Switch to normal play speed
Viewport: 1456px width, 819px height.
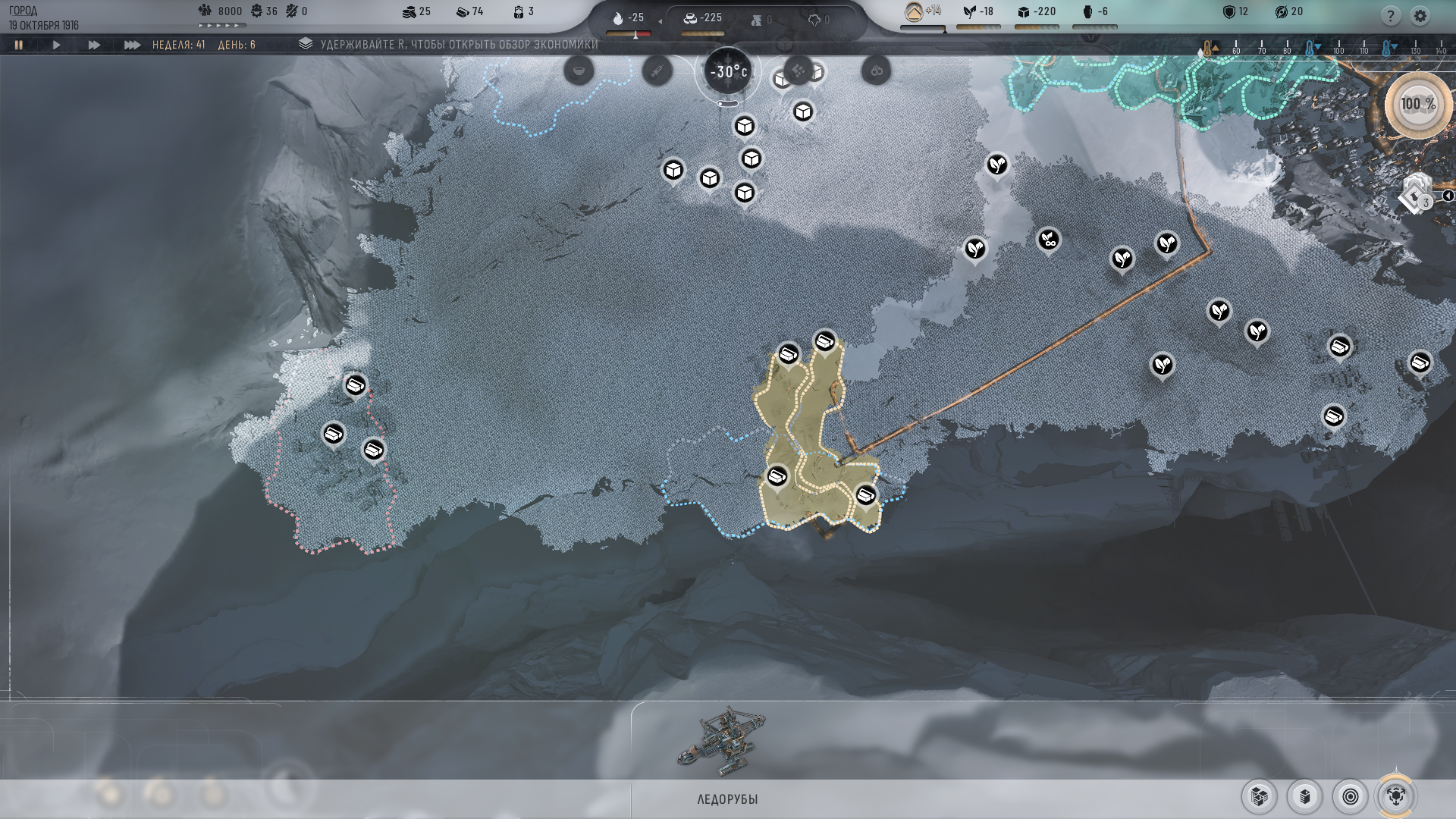pyautogui.click(x=57, y=45)
